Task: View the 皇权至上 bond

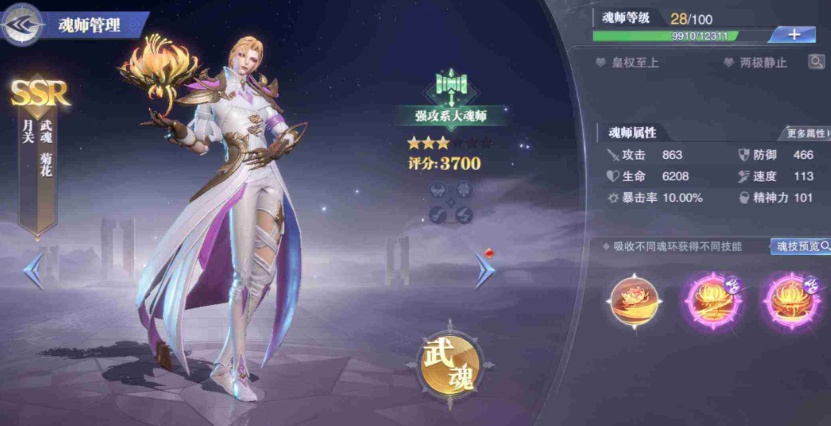Action: (630, 62)
